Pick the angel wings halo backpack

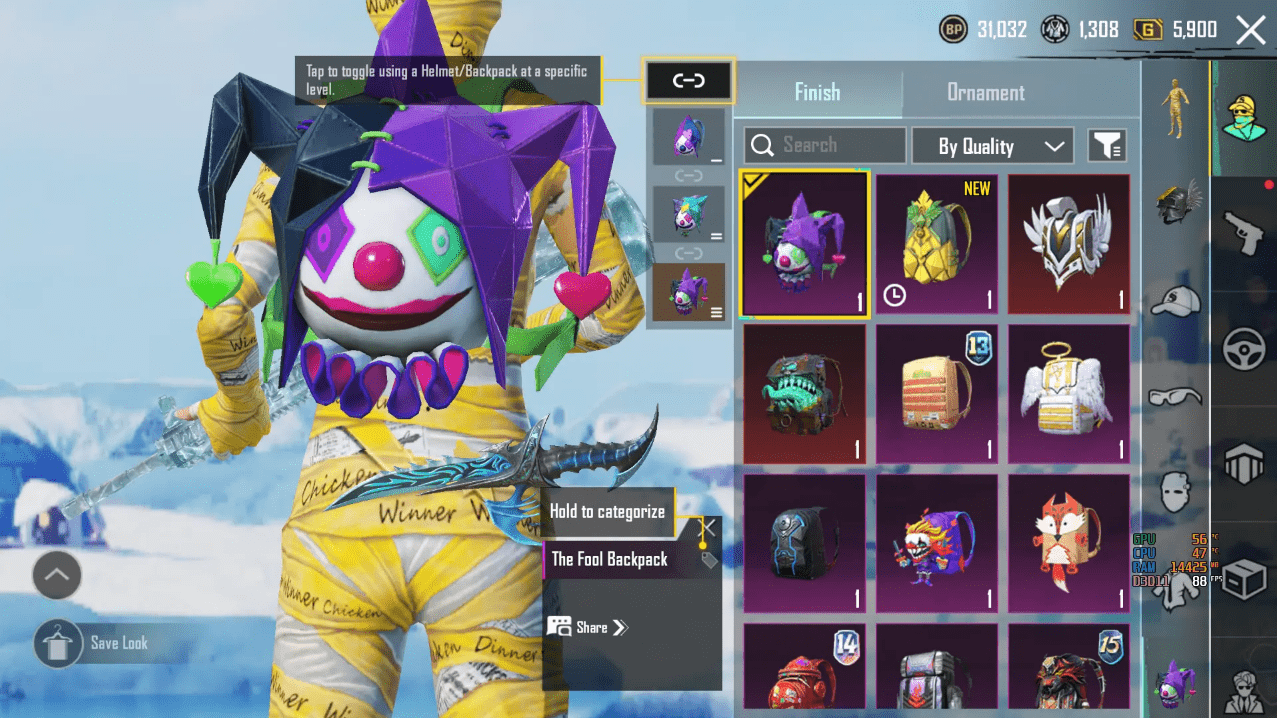pyautogui.click(x=1068, y=394)
